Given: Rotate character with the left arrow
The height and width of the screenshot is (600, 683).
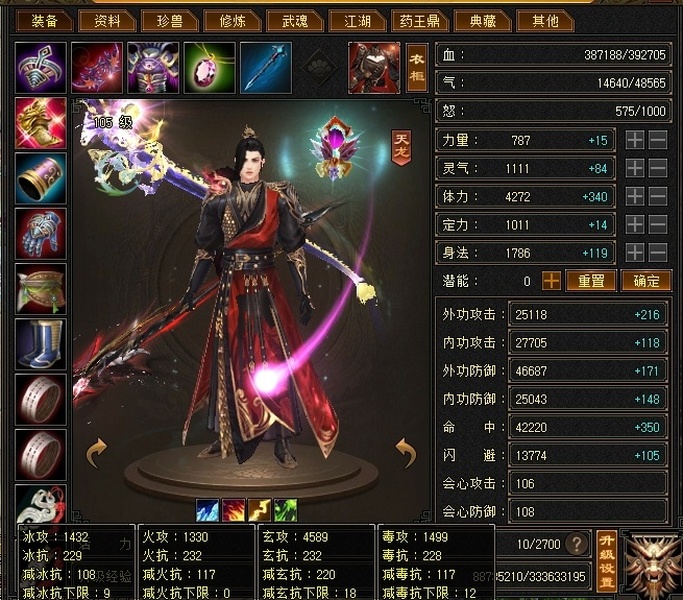Looking at the screenshot, I should tap(97, 452).
